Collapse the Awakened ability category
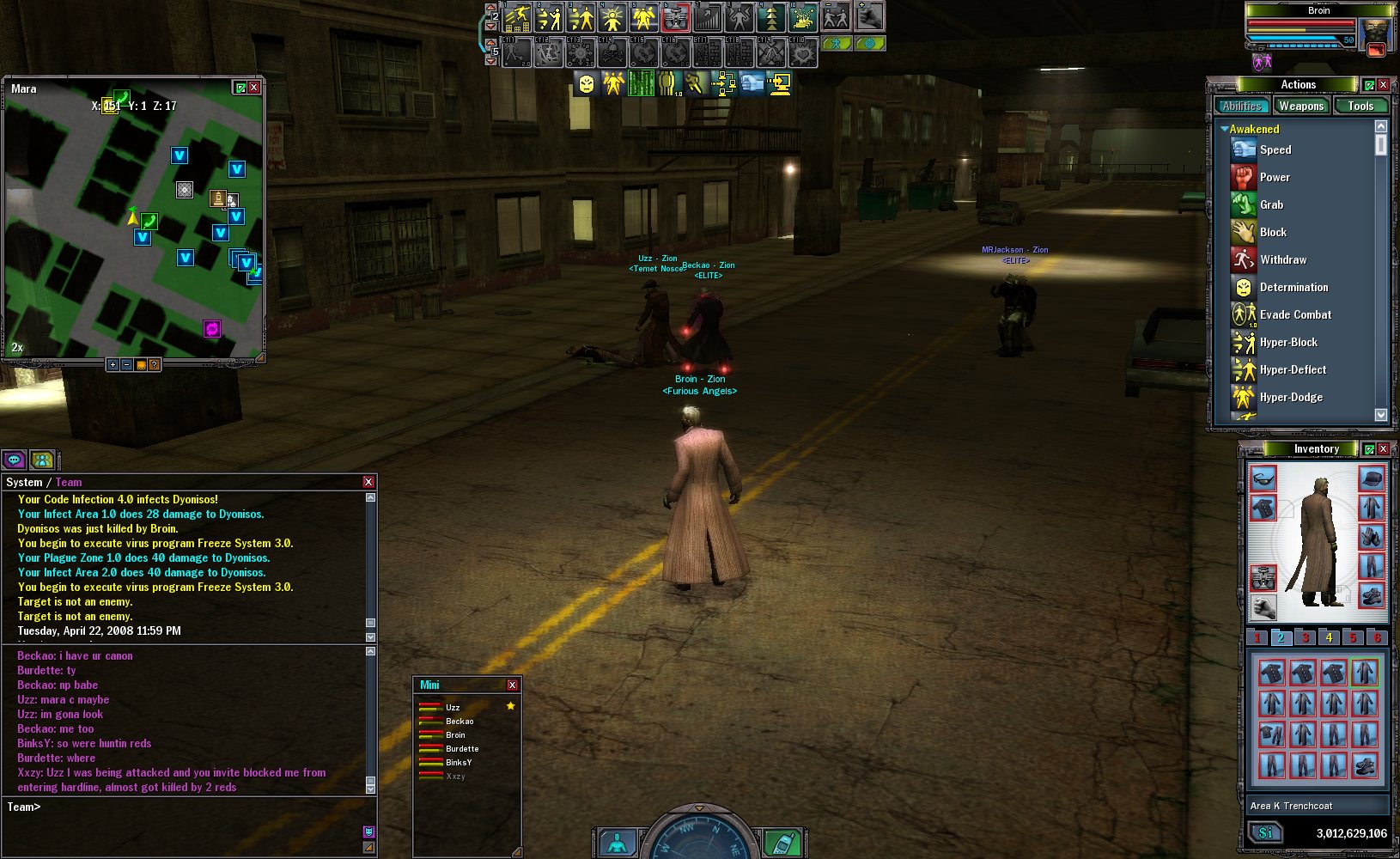 click(x=1224, y=129)
